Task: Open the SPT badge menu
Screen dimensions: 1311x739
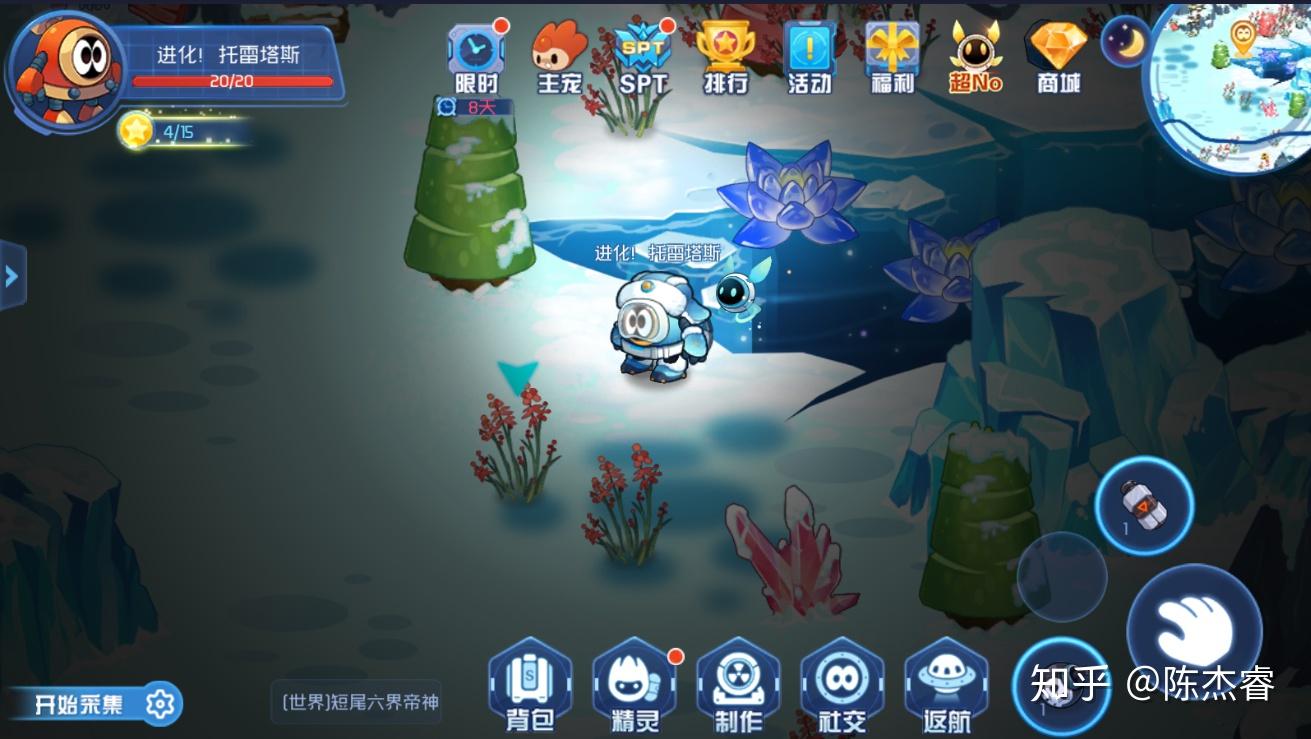Action: (642, 56)
